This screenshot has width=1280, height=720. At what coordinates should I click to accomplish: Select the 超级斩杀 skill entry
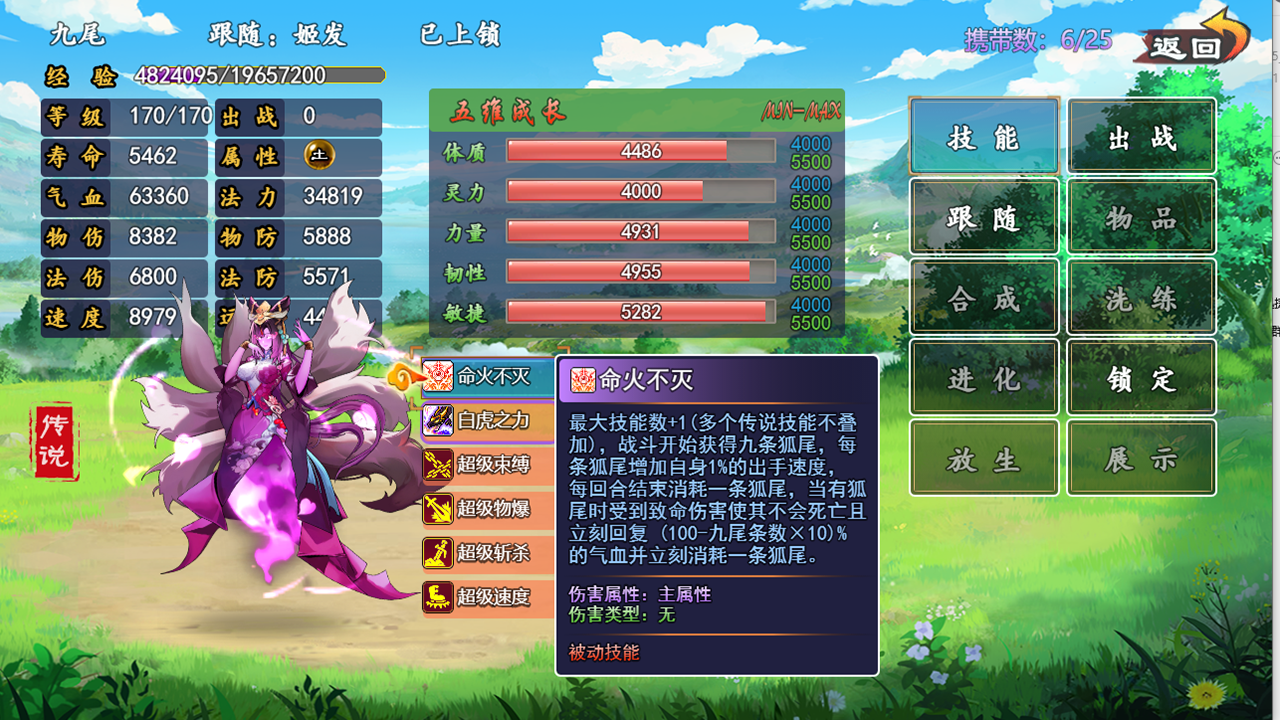point(488,552)
